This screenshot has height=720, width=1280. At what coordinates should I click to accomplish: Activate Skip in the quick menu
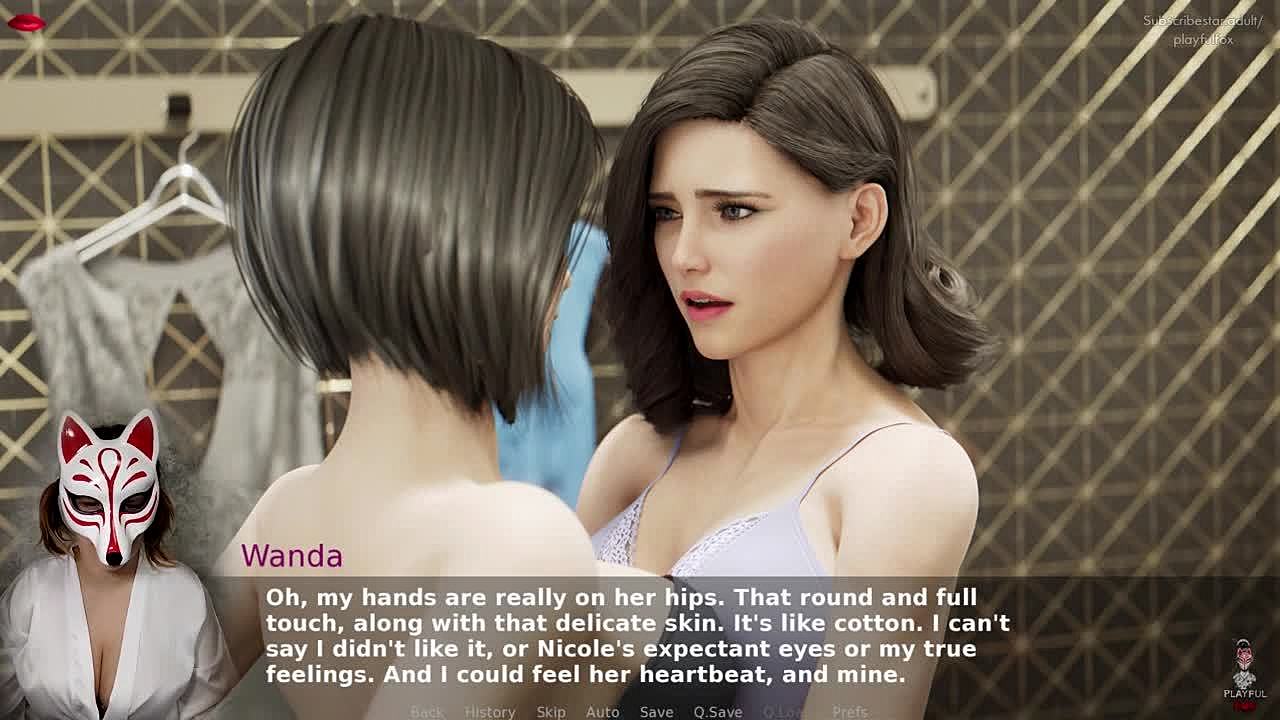[551, 712]
